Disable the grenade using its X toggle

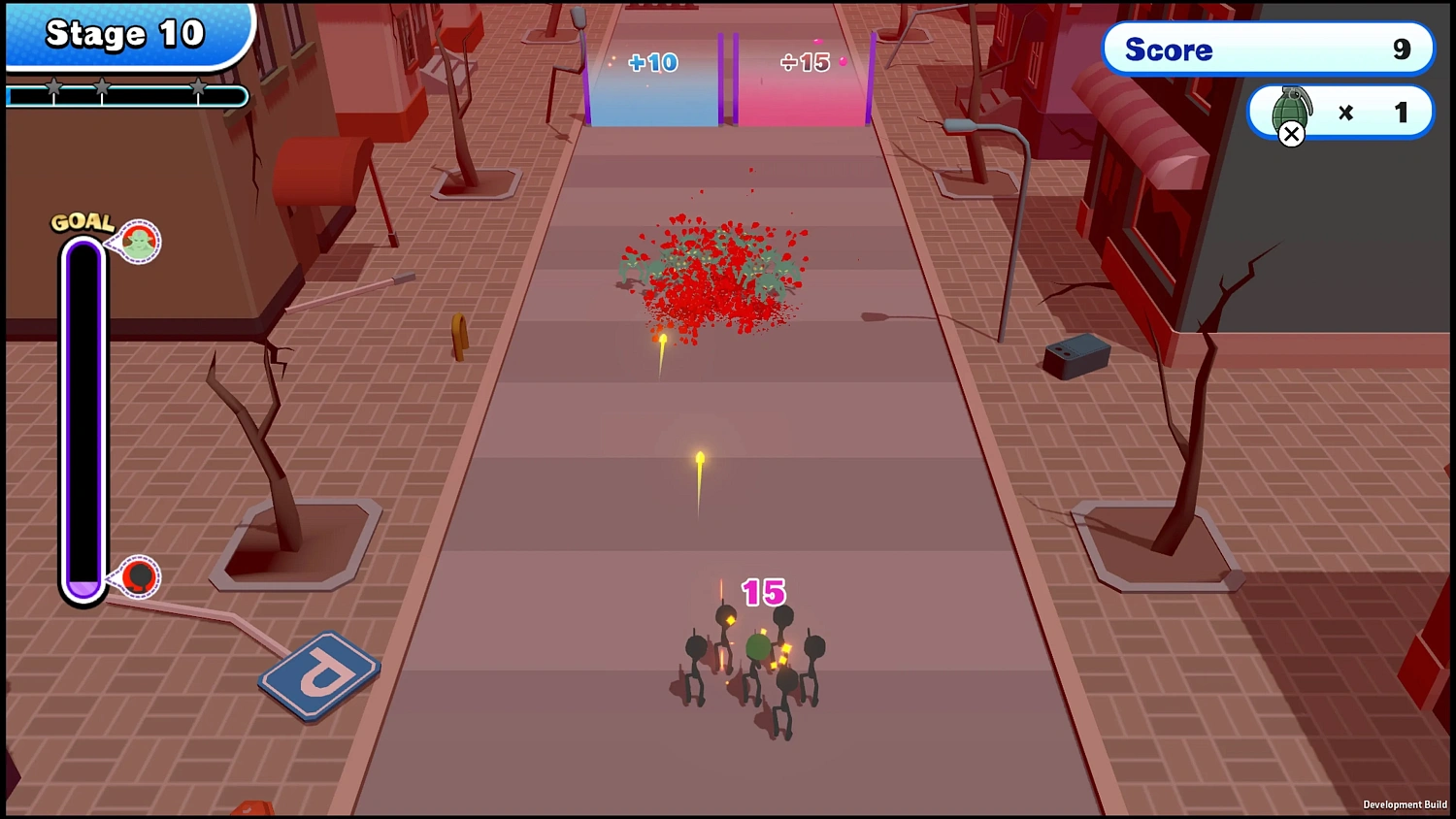click(x=1291, y=134)
